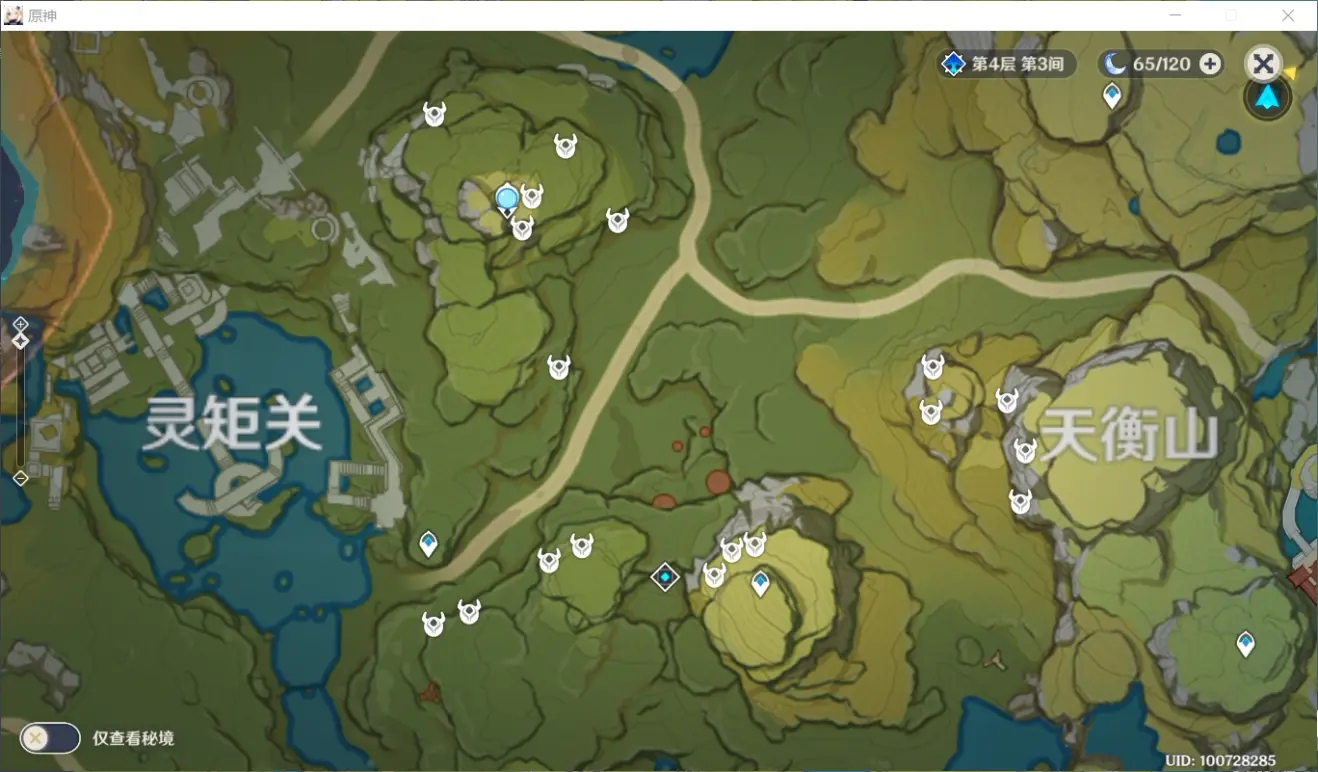Toggle the 仅查看秘境 domains-only switch
1318x772 pixels.
click(50, 738)
